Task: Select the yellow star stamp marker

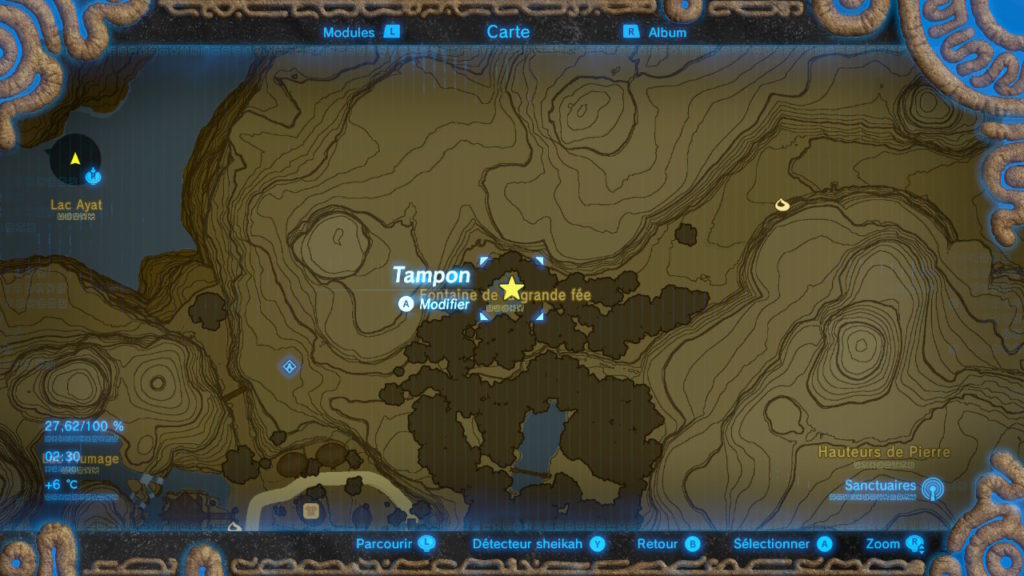Action: click(512, 289)
